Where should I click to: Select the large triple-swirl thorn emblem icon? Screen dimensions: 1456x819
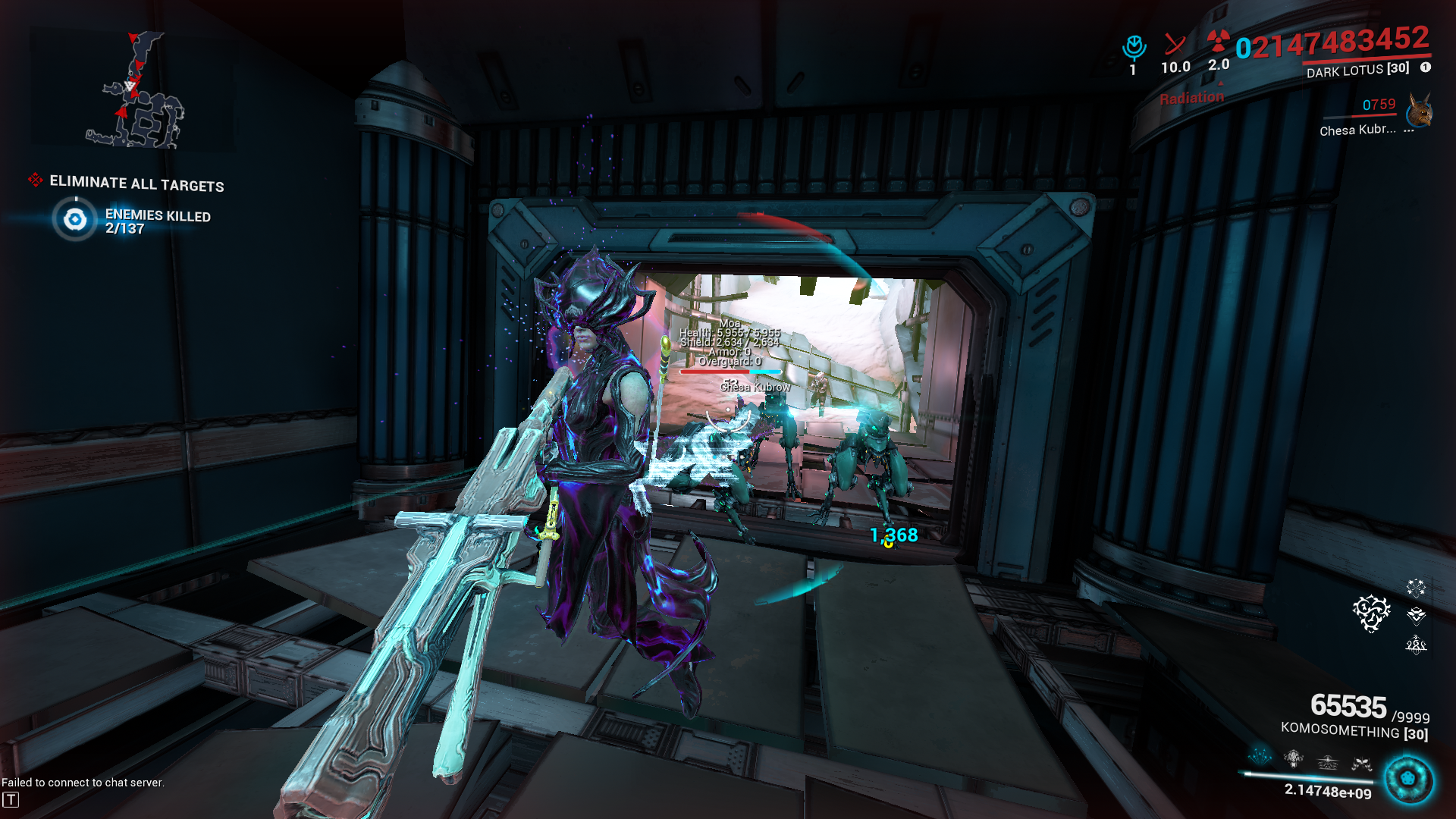click(x=1371, y=613)
